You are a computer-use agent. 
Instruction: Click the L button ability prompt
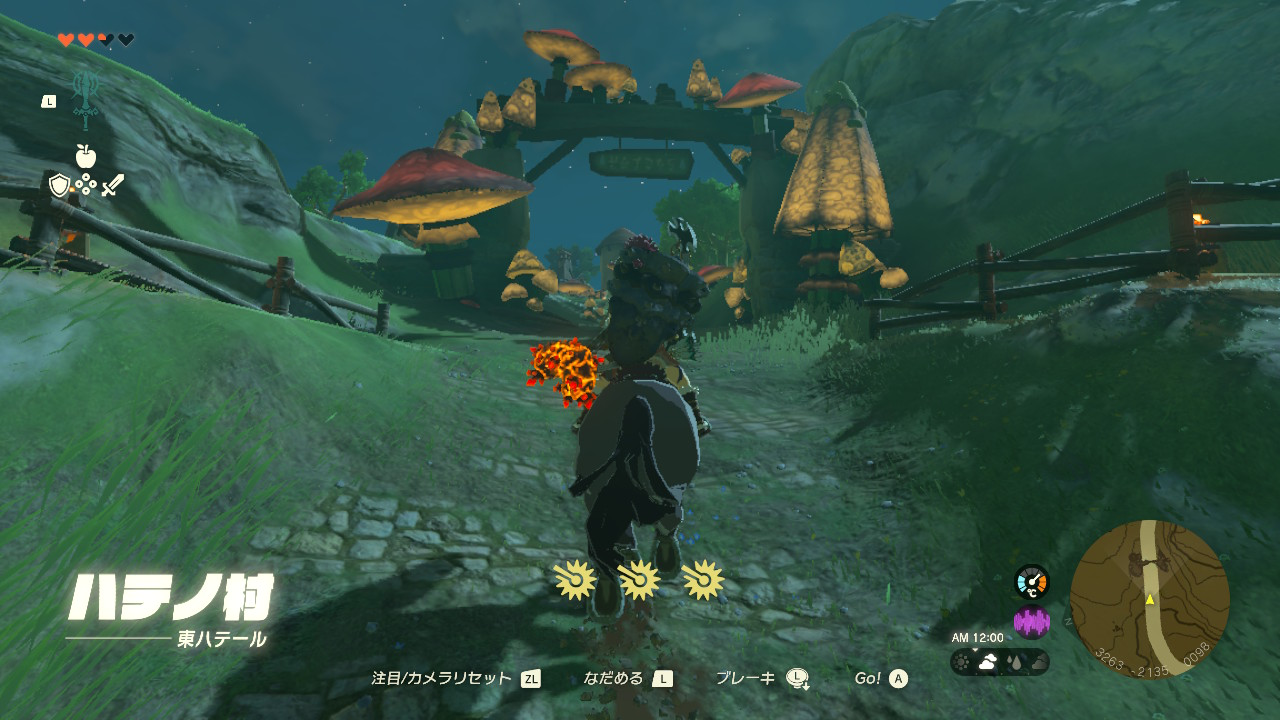49,102
